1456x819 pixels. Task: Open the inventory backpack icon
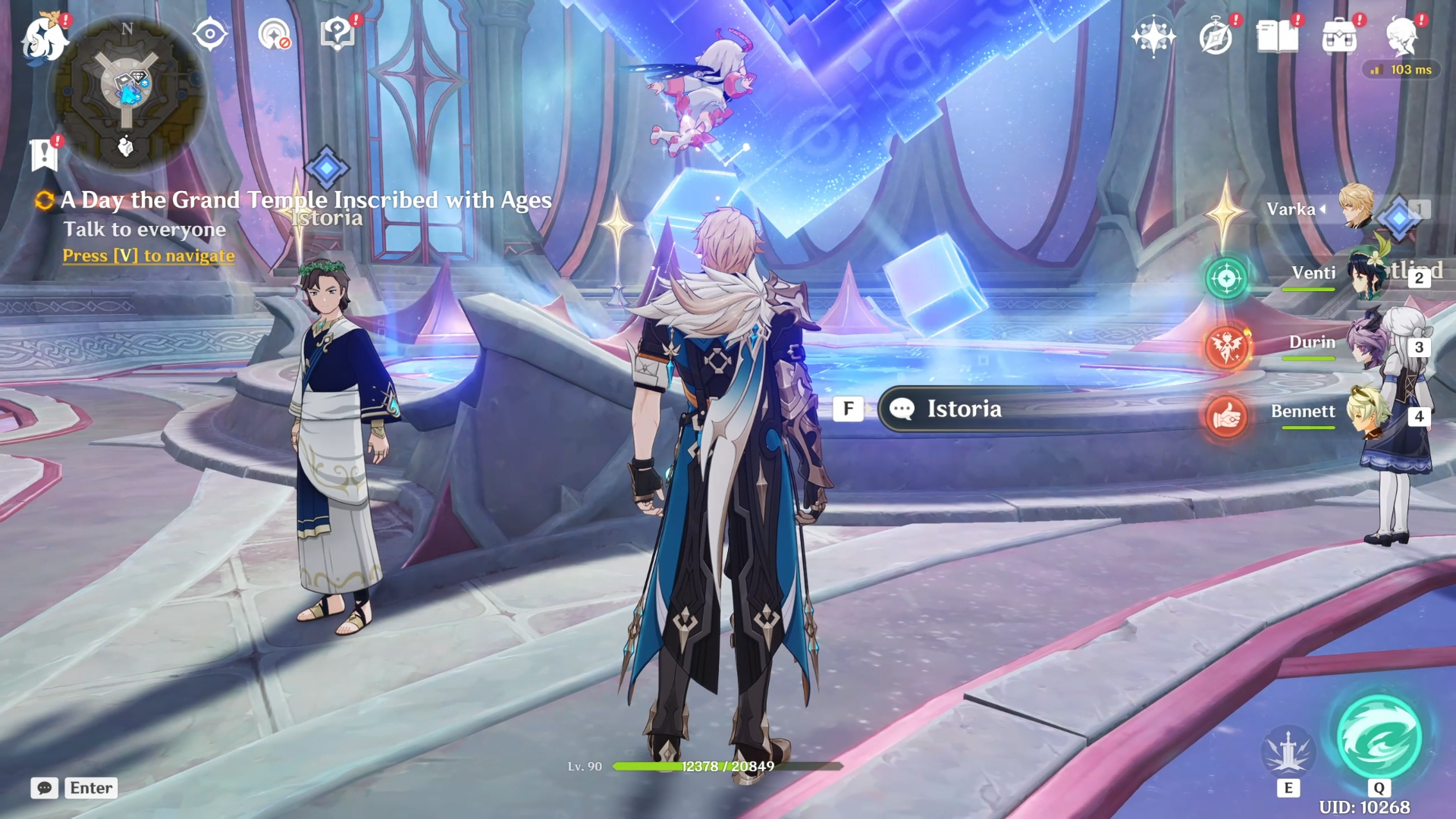pos(1339,36)
